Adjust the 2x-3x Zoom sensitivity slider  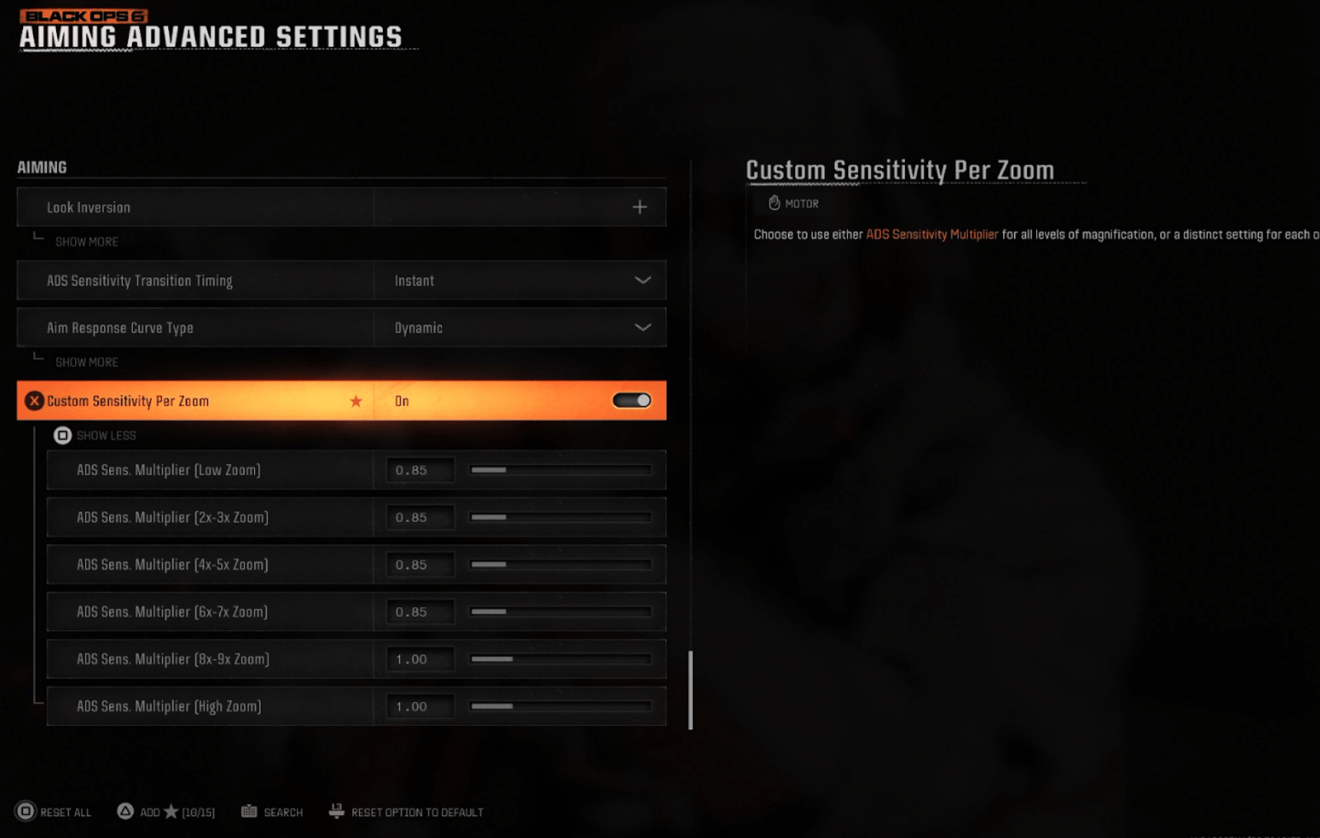point(561,518)
